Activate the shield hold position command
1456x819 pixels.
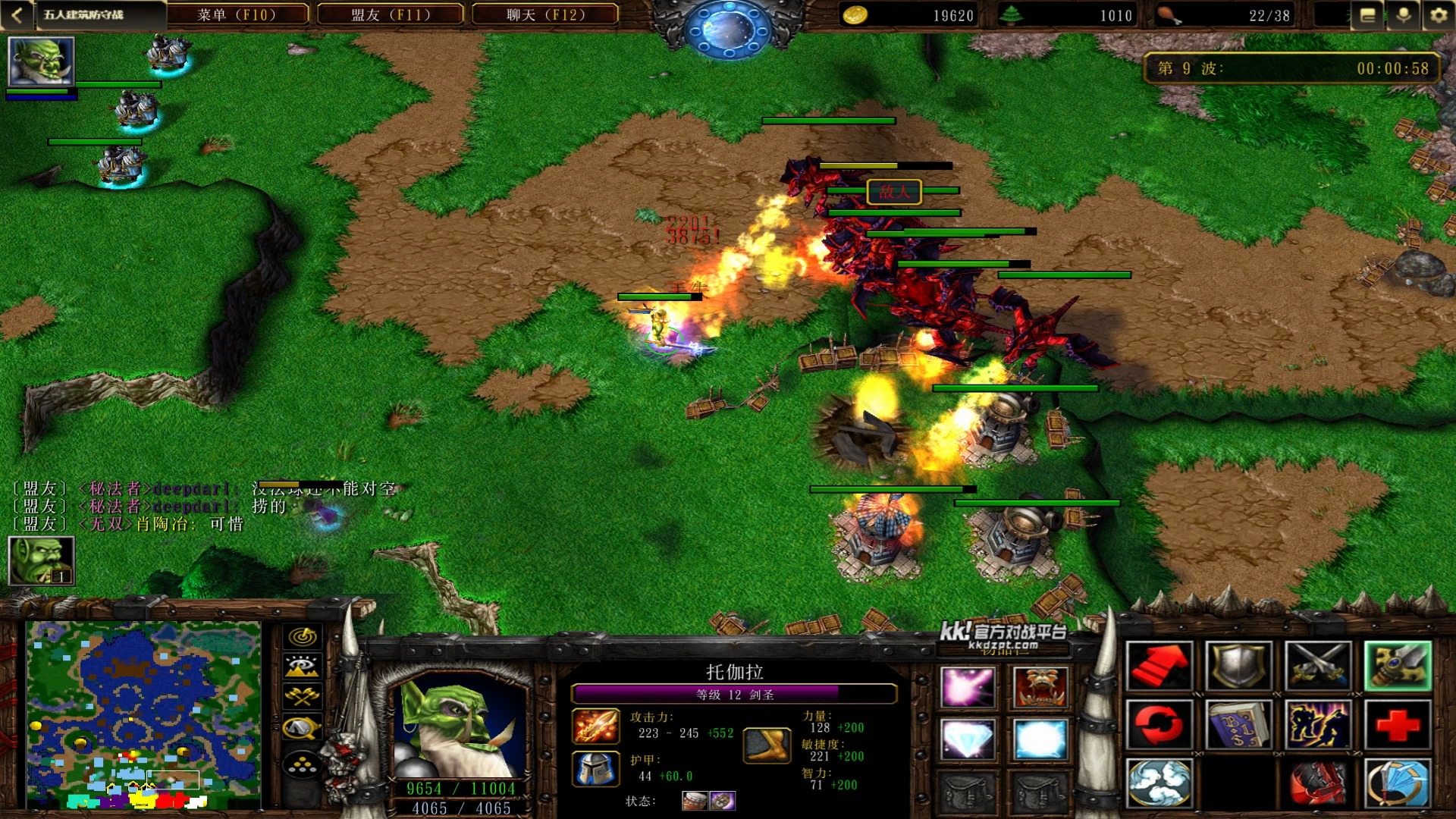click(1238, 666)
